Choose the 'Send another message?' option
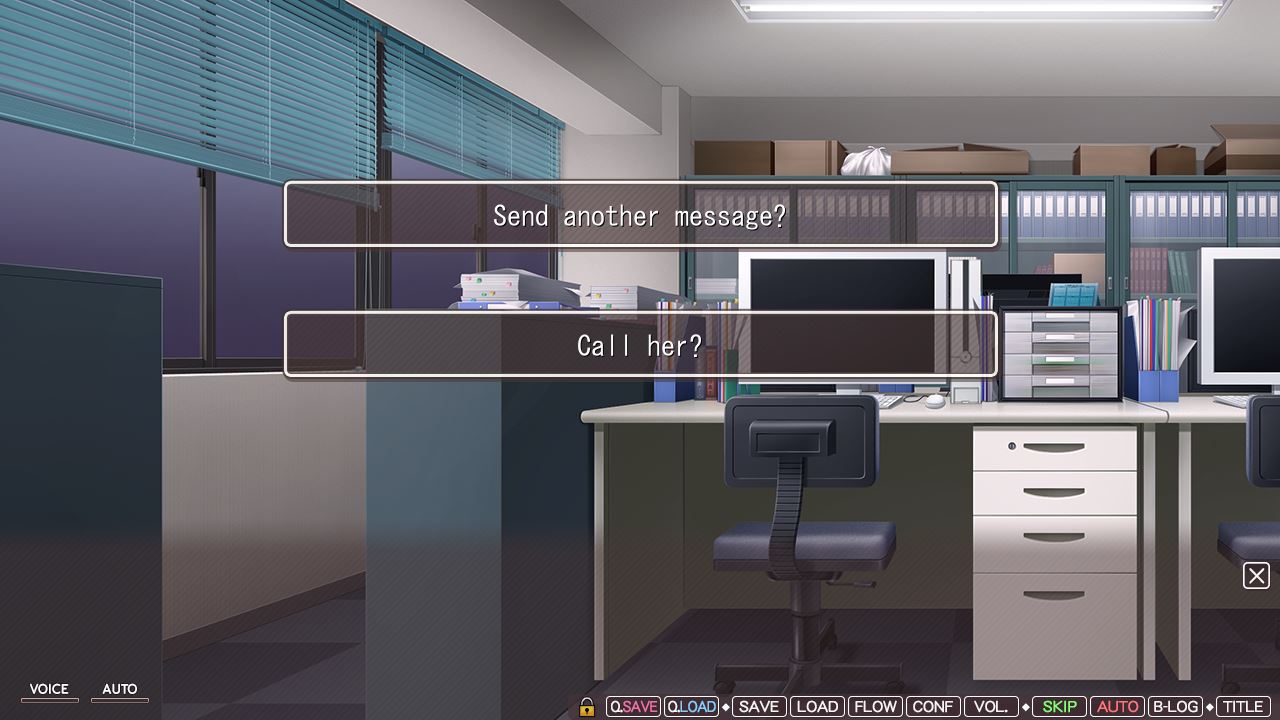The image size is (1280, 720). tap(640, 215)
